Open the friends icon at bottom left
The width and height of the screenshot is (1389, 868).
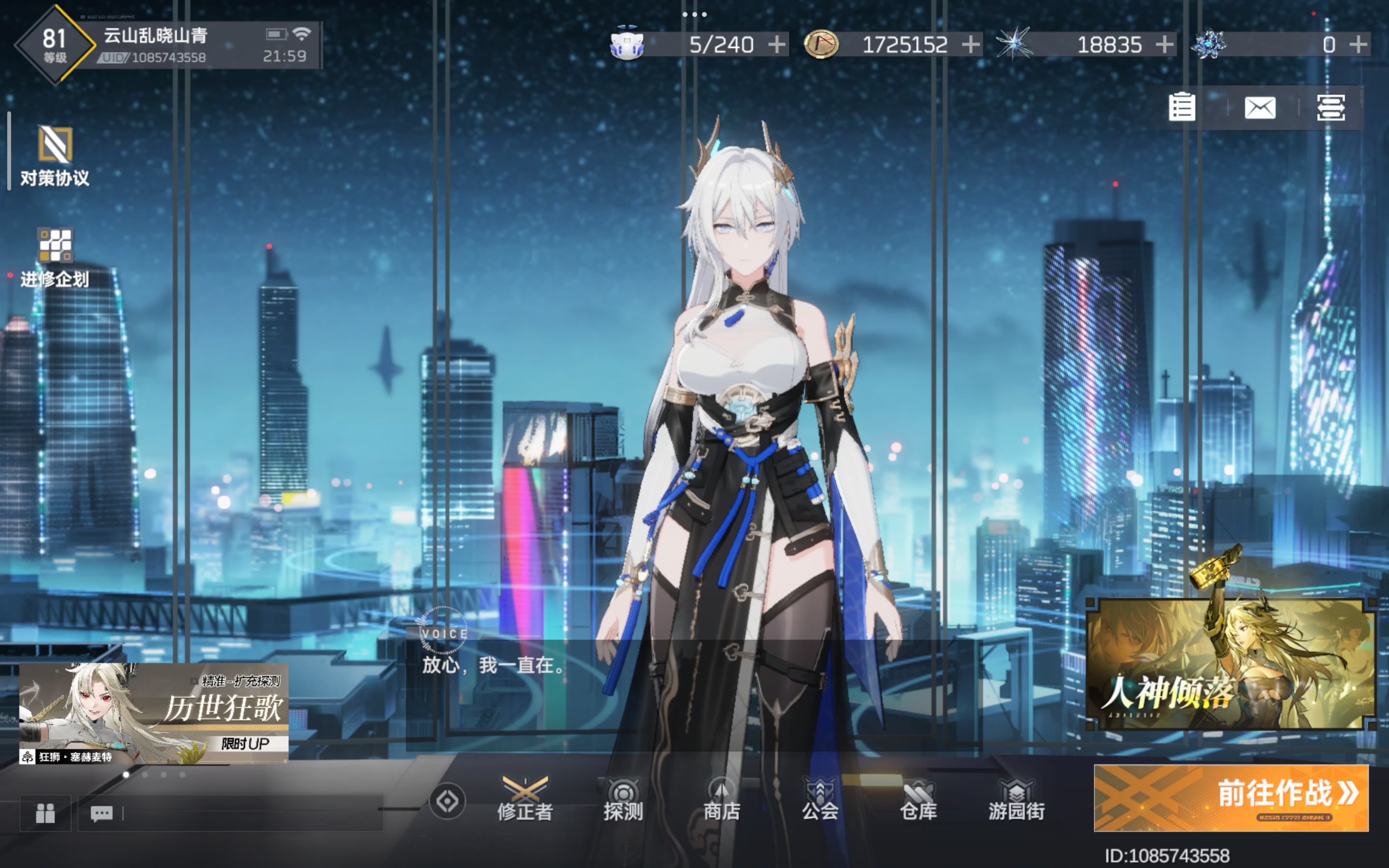[x=45, y=813]
